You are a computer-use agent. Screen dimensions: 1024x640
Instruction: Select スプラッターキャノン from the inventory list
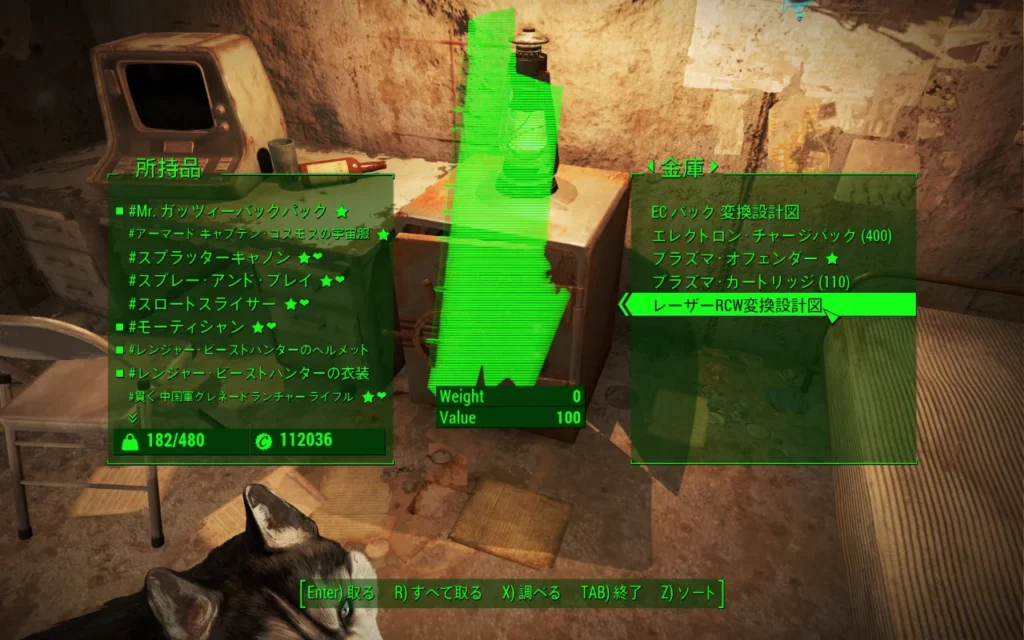pos(212,257)
